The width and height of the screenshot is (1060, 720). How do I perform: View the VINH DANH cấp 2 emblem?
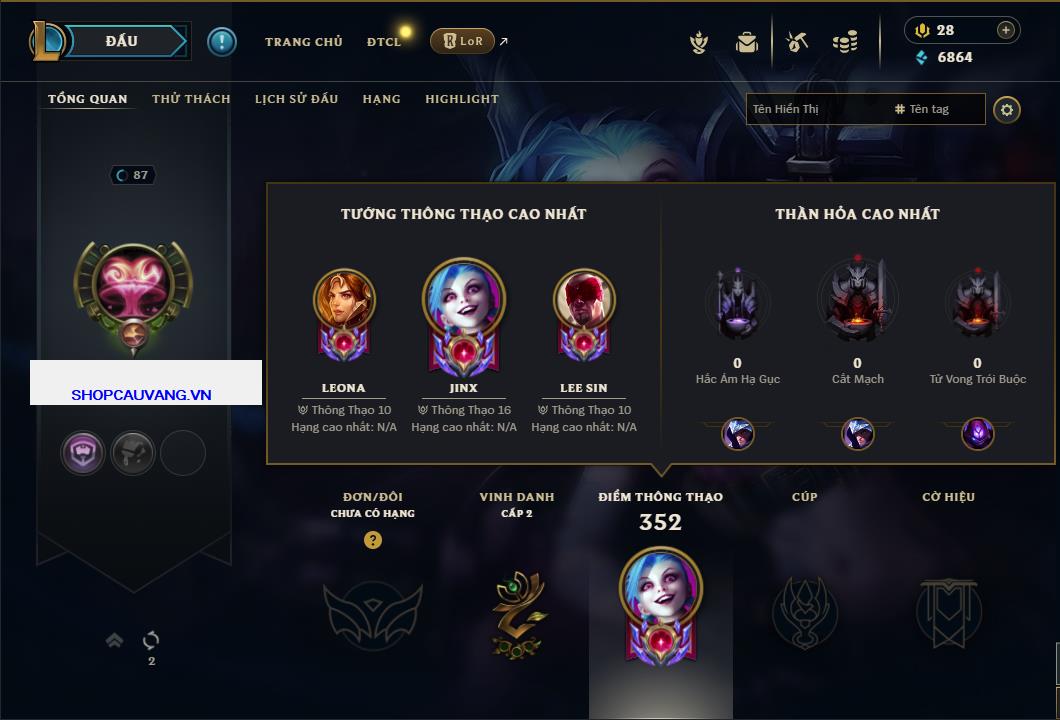click(x=517, y=612)
